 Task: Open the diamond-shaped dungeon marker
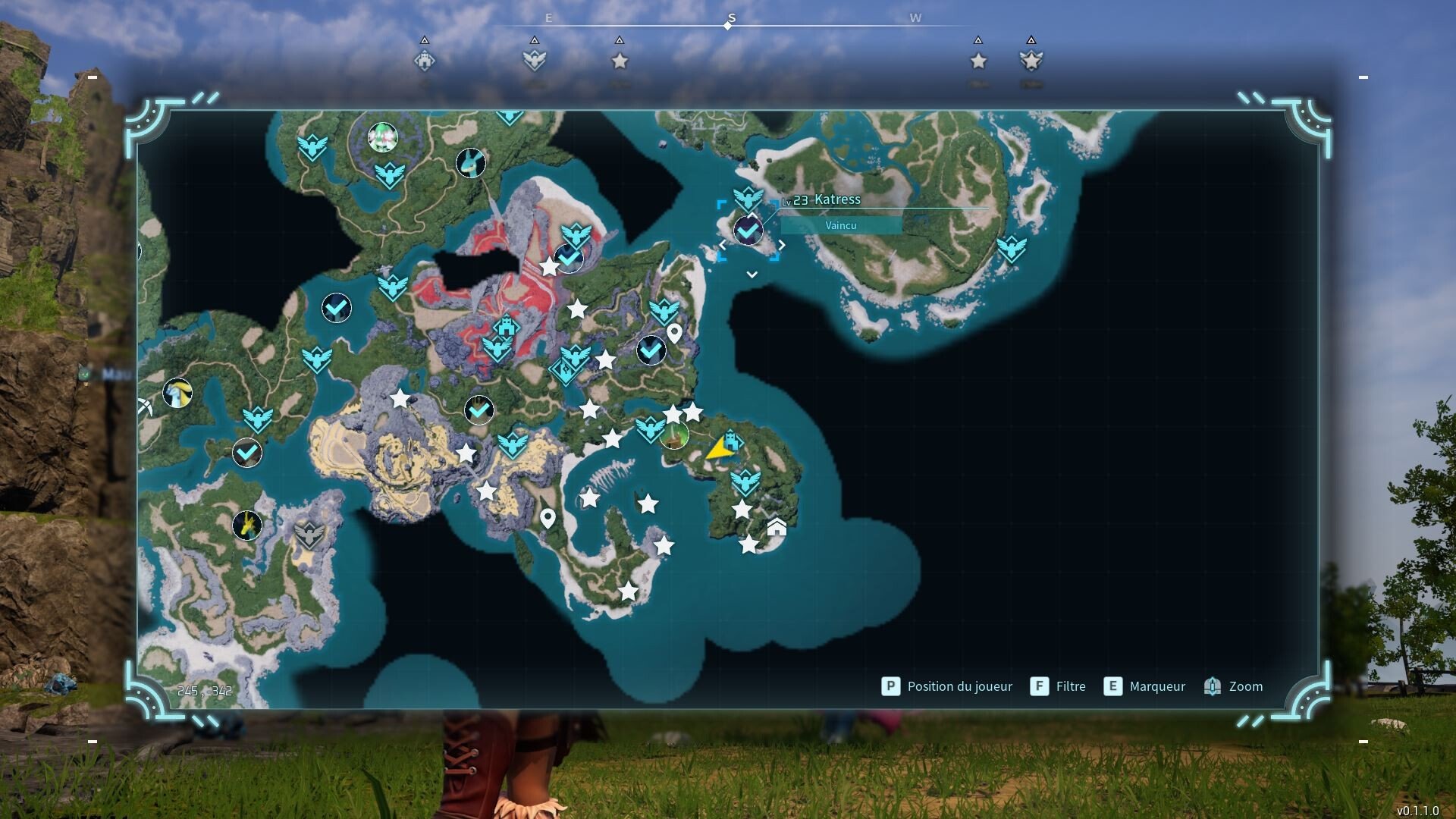(x=563, y=371)
